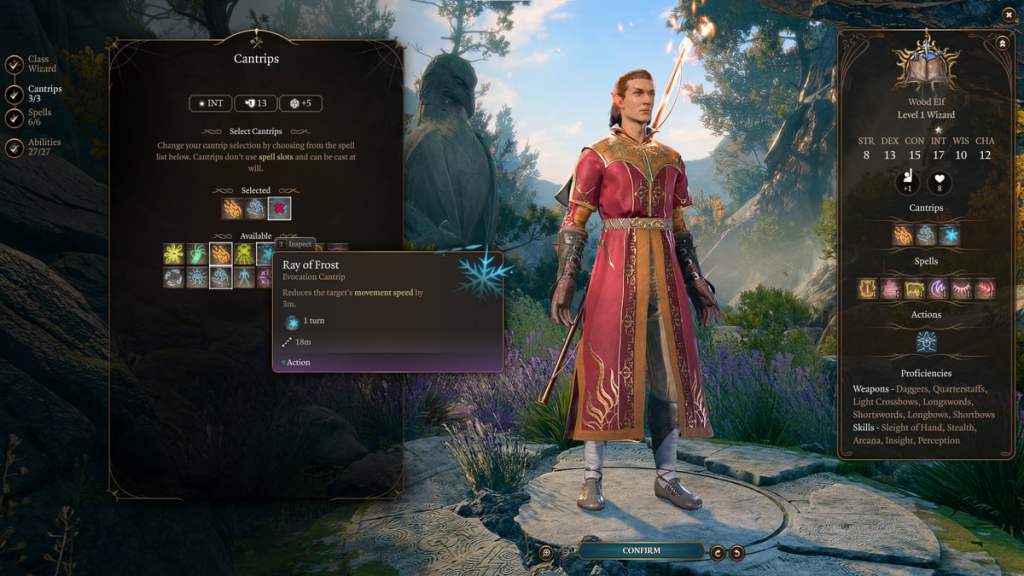This screenshot has height=576, width=1024.
Task: Deselect the highlighted third selected cantrip
Action: pyautogui.click(x=280, y=208)
